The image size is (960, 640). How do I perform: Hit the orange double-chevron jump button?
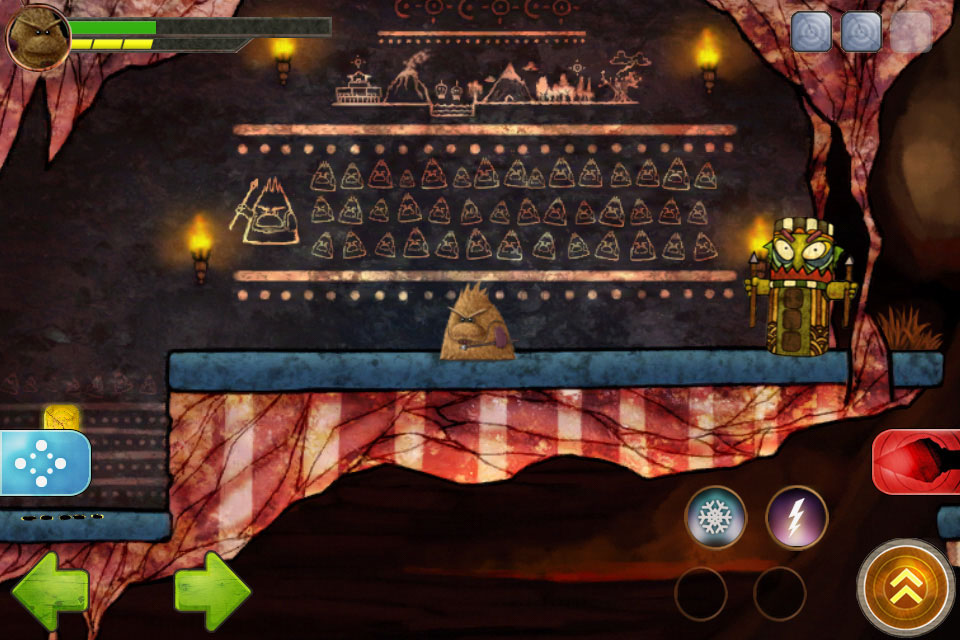pyautogui.click(x=906, y=588)
